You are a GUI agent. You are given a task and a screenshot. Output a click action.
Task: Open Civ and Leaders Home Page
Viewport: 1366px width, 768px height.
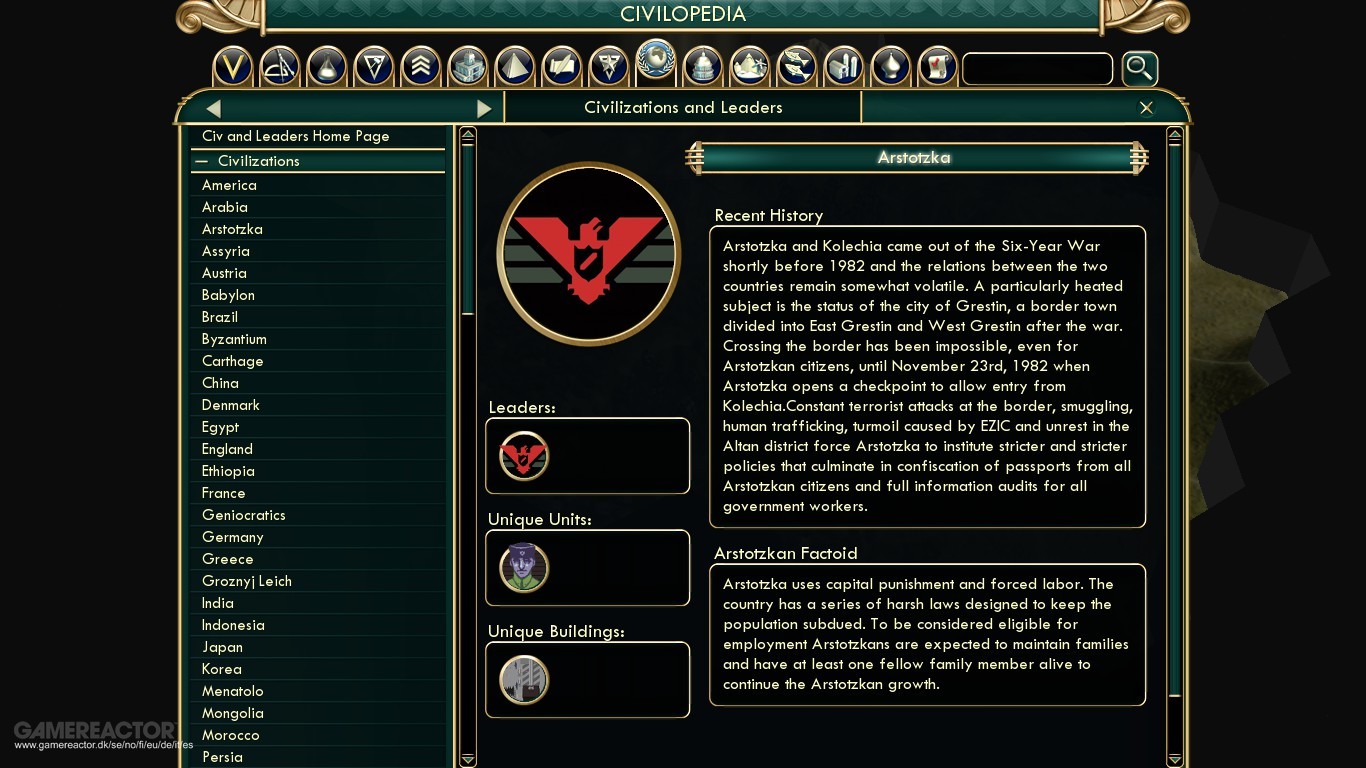(x=296, y=136)
